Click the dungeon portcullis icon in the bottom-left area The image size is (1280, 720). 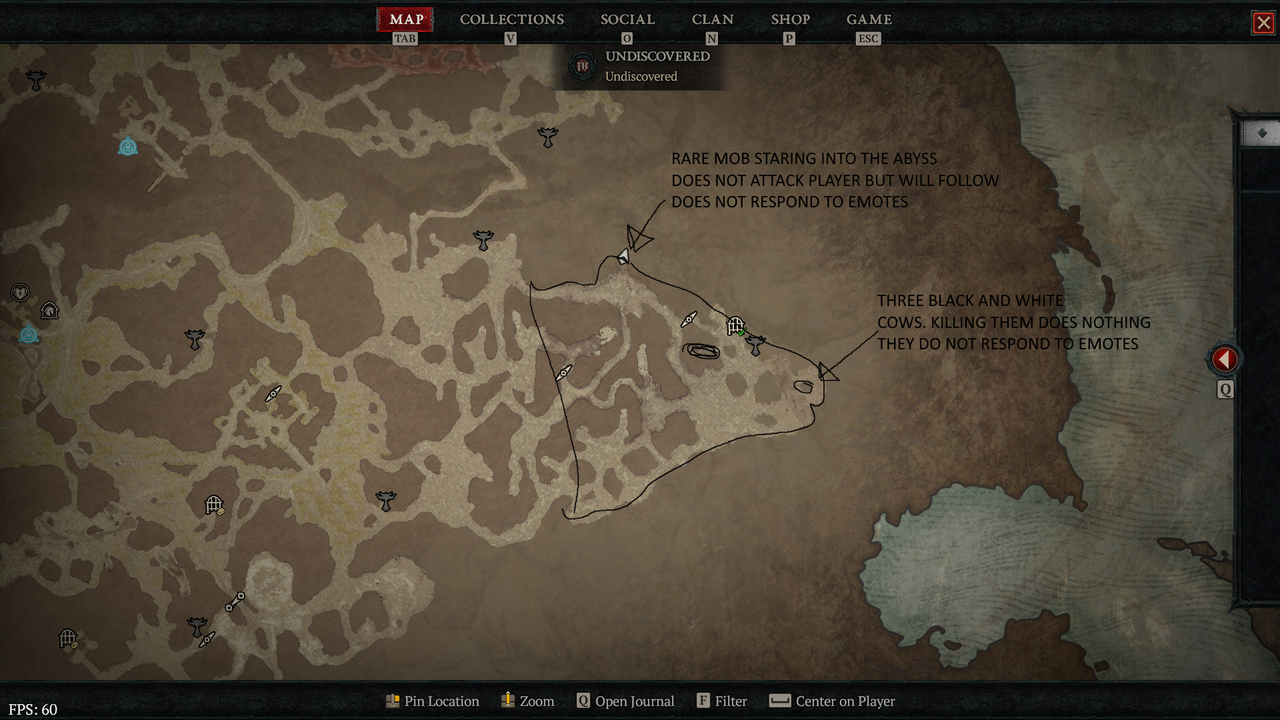[68, 638]
